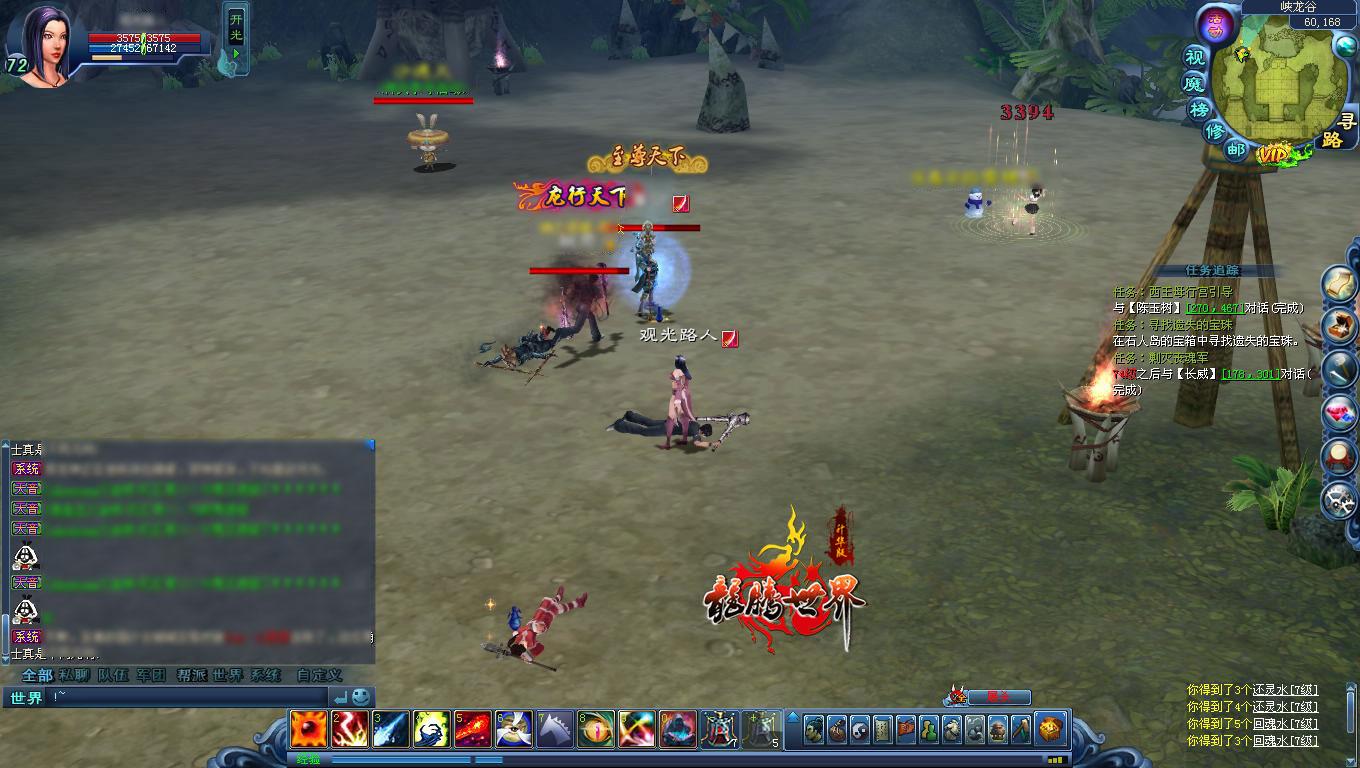This screenshot has height=768, width=1360.
Task: Open the 活动 events button
Action: pyautogui.click(x=1215, y=25)
